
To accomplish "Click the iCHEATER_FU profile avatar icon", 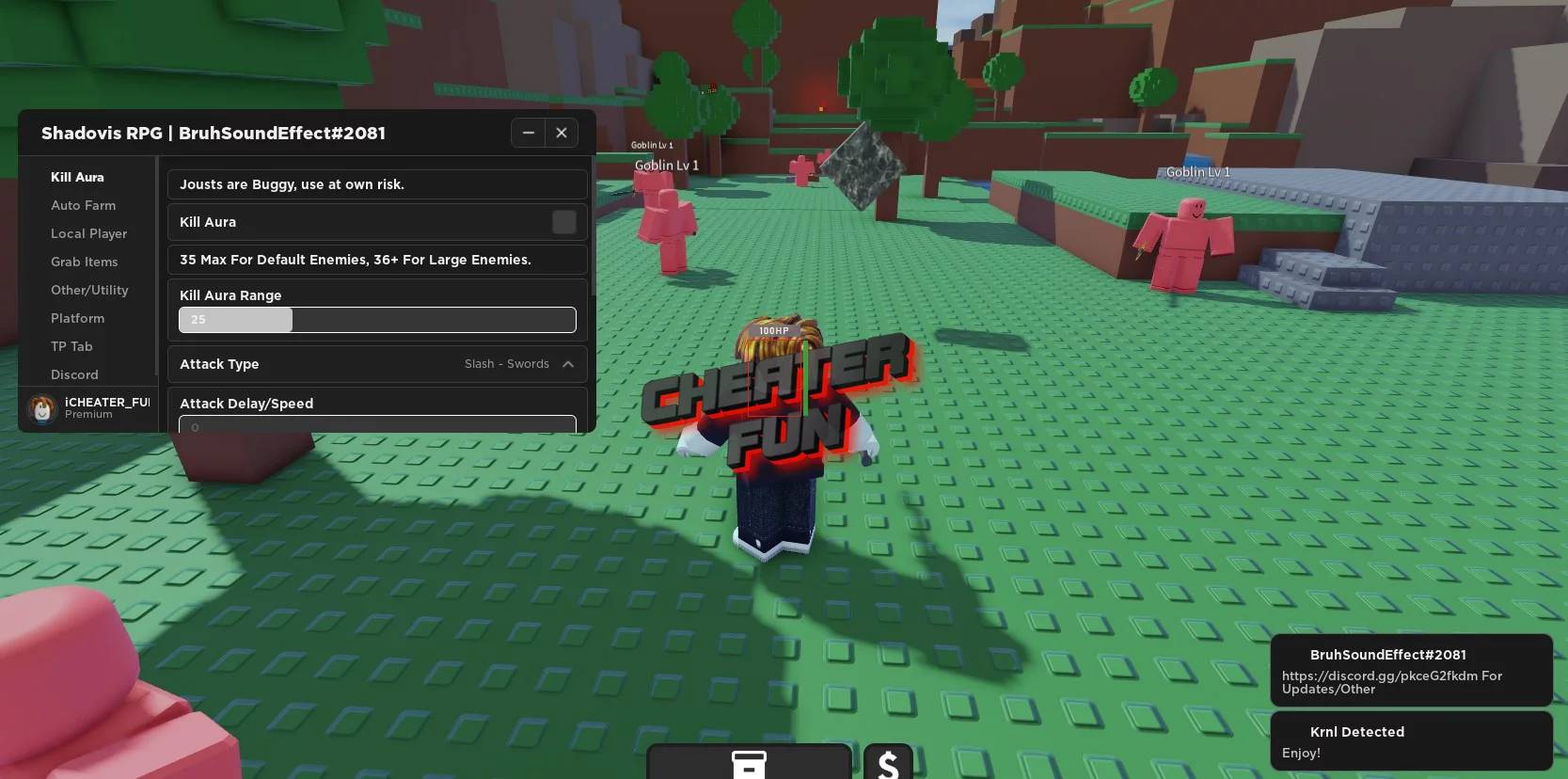I will pos(41,408).
